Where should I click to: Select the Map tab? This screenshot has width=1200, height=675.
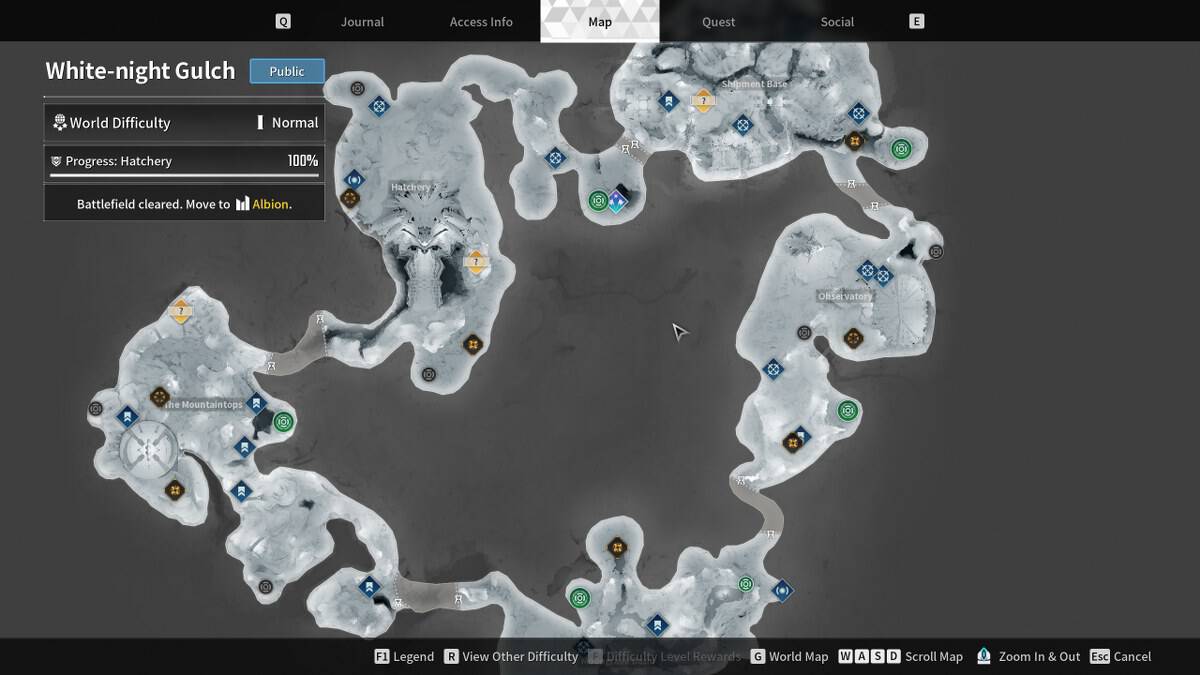pos(600,22)
